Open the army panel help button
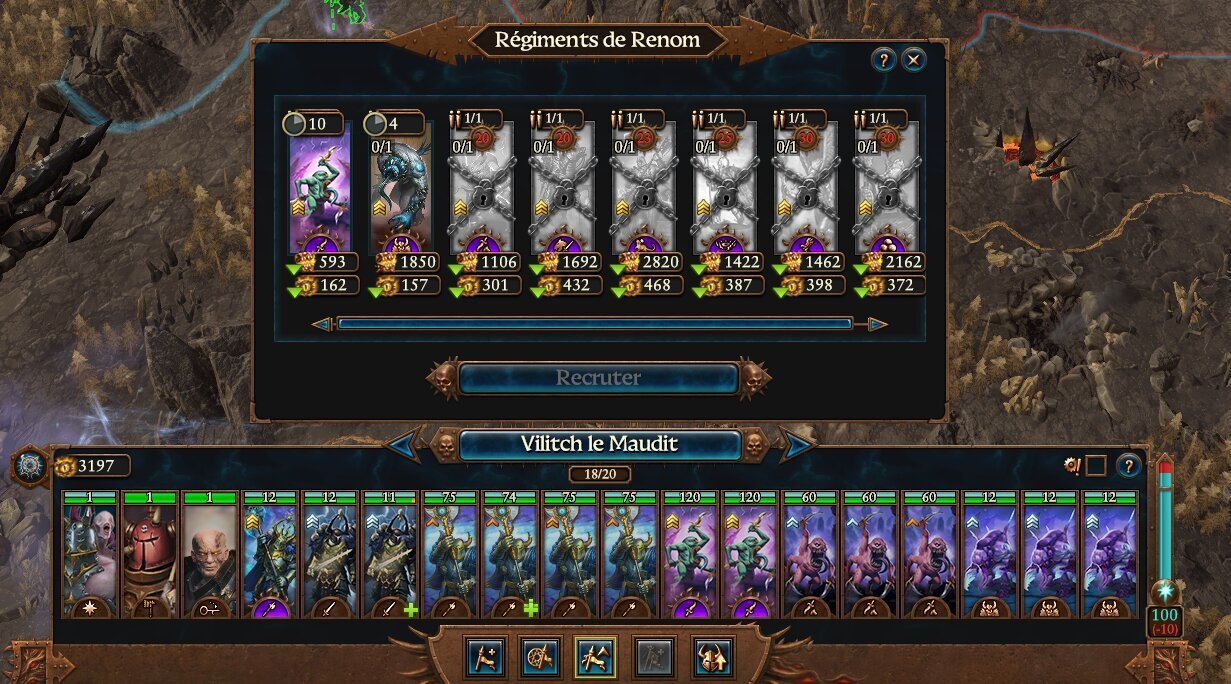The image size is (1231, 684). (1128, 465)
